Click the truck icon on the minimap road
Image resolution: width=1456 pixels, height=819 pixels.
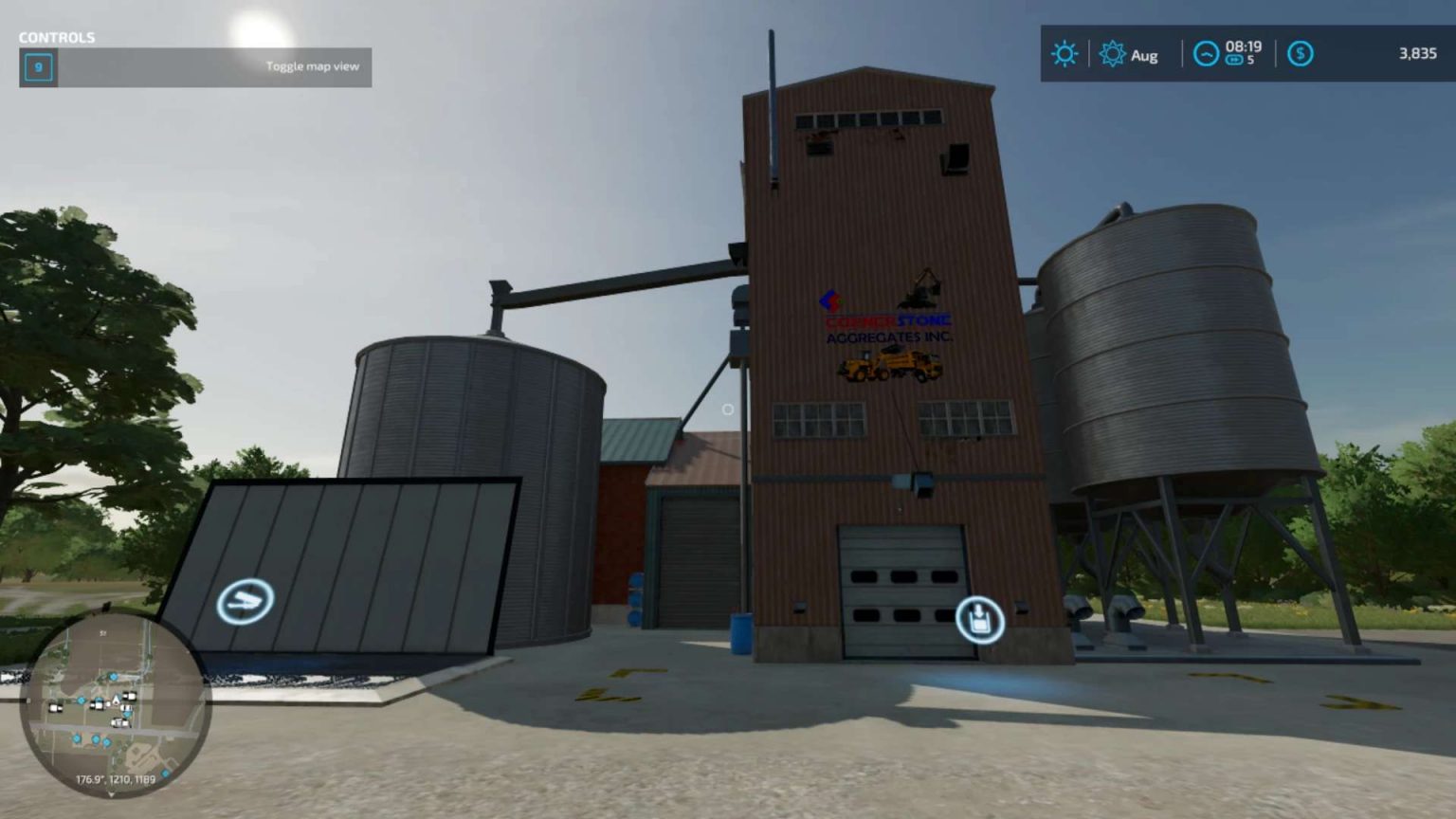[120, 722]
